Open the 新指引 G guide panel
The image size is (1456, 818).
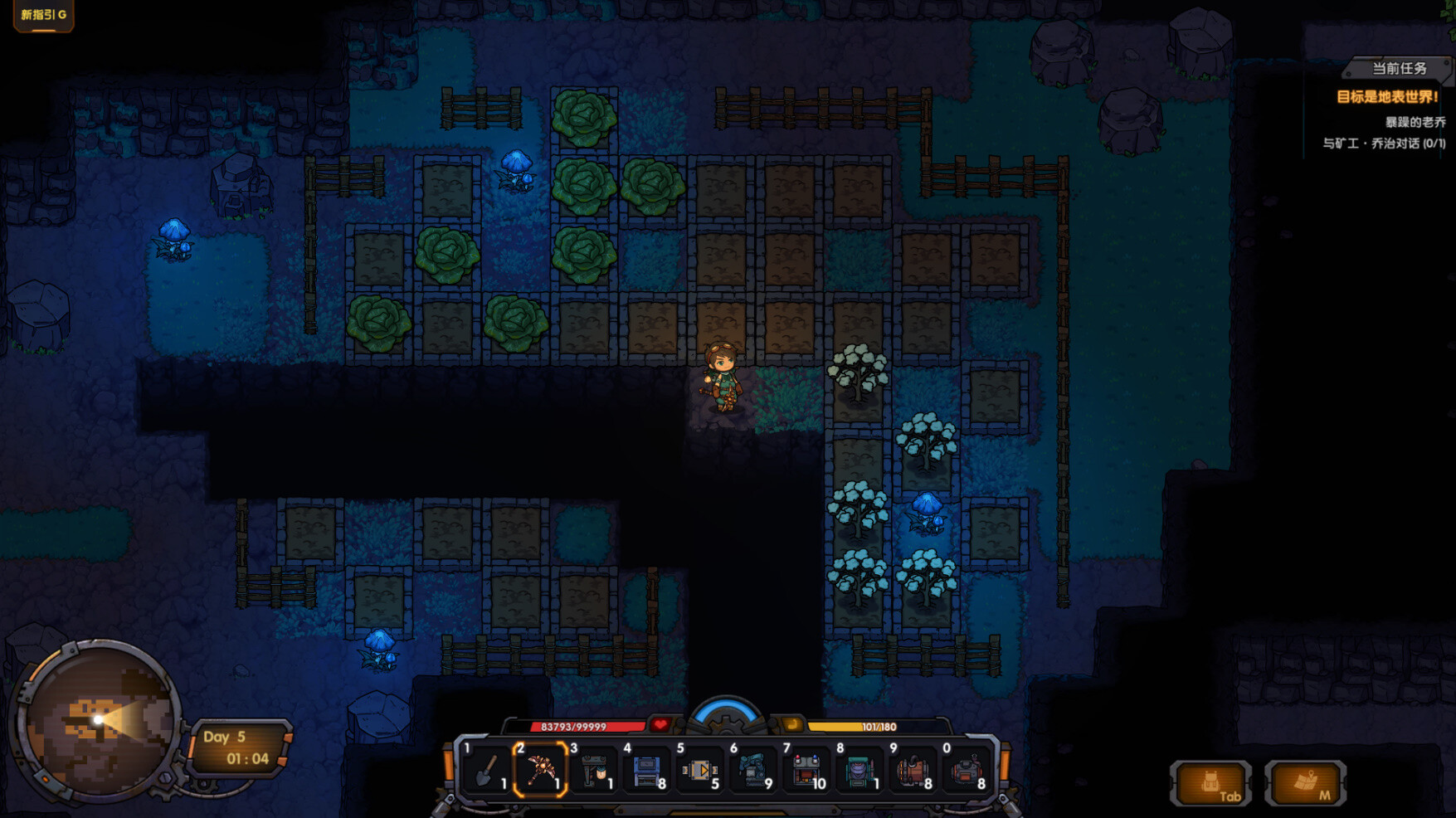tap(43, 14)
